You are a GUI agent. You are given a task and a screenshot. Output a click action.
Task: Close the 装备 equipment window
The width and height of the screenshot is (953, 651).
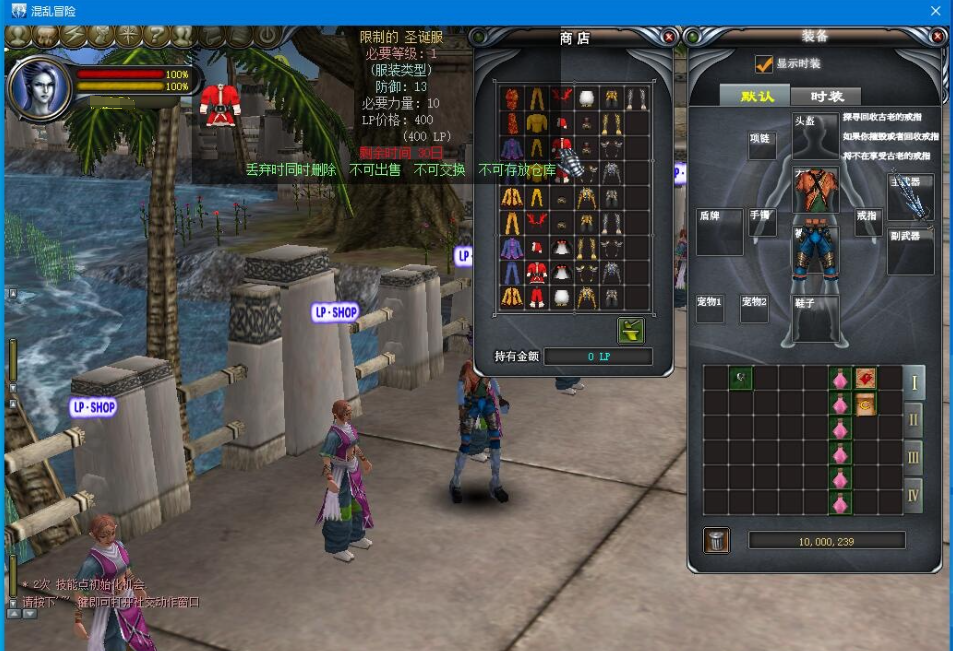(x=937, y=36)
